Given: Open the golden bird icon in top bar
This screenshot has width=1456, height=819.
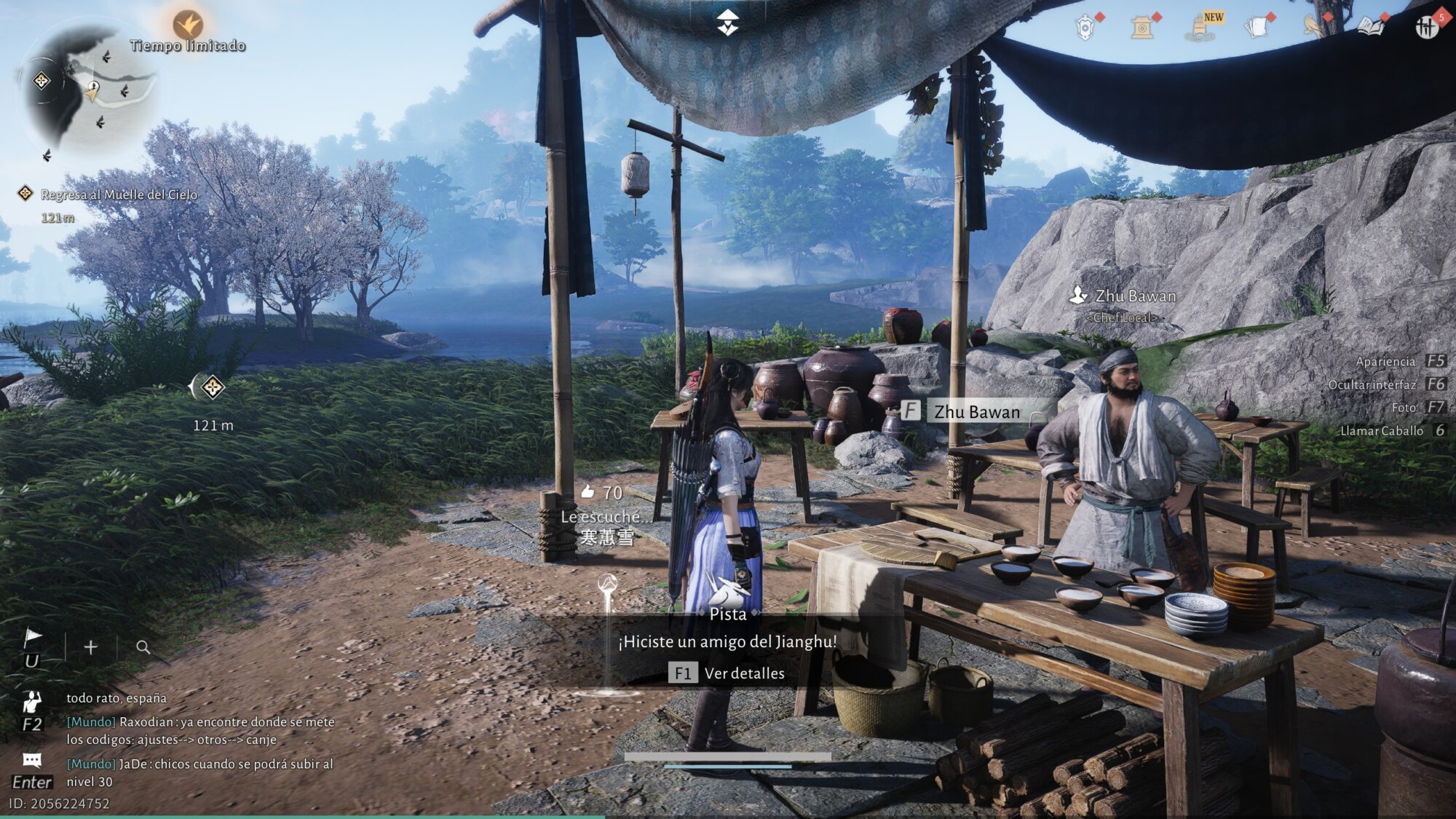Looking at the screenshot, I should pos(1313,26).
